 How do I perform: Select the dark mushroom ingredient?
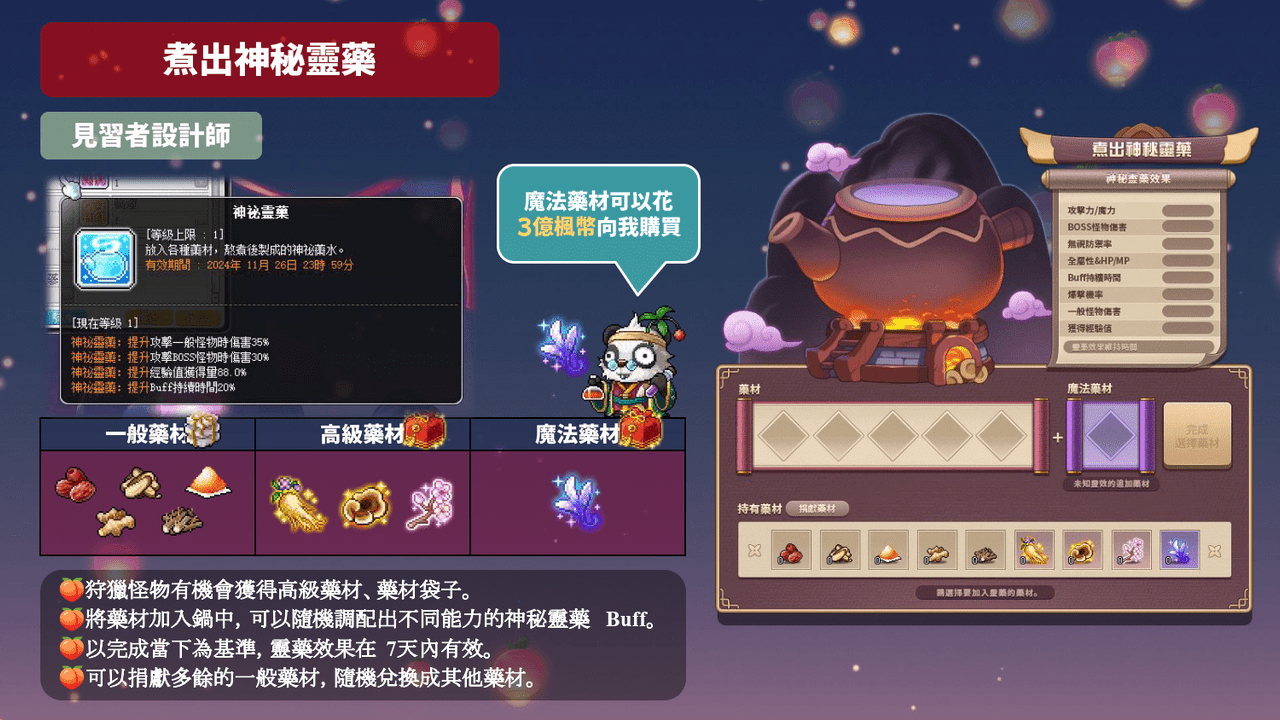pos(985,550)
